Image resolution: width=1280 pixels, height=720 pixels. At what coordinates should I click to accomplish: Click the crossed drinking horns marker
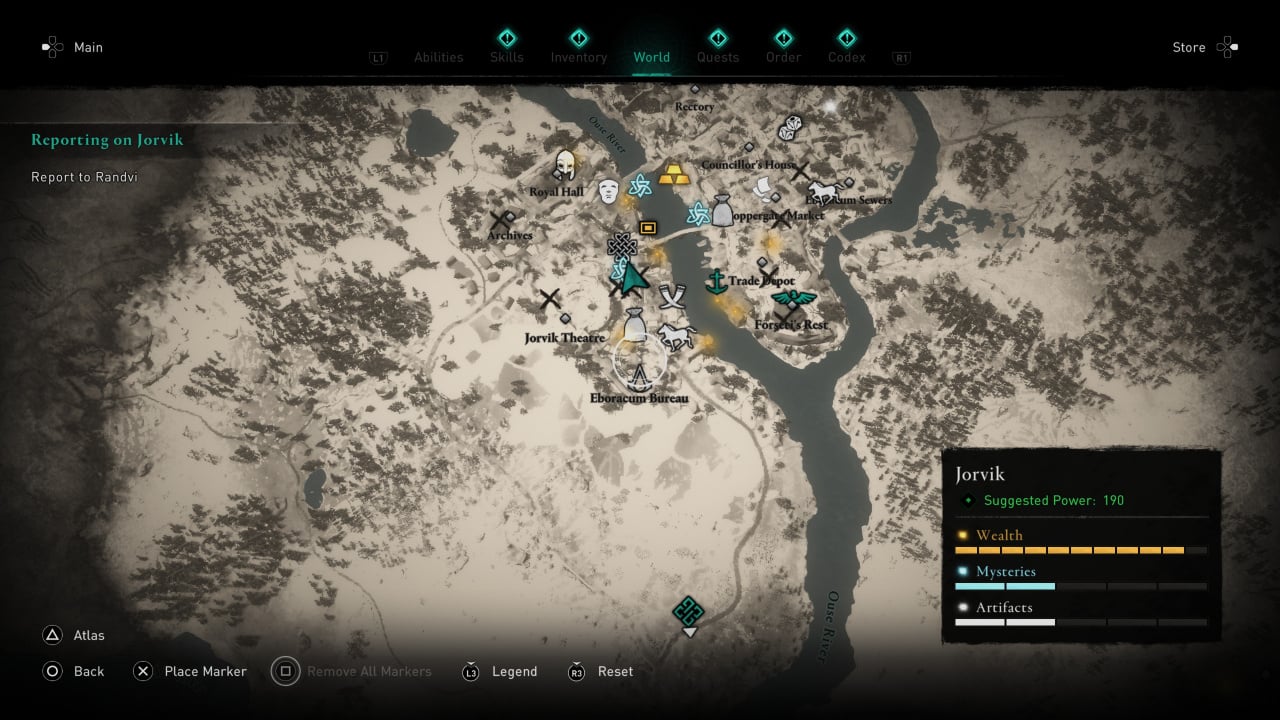(x=671, y=296)
